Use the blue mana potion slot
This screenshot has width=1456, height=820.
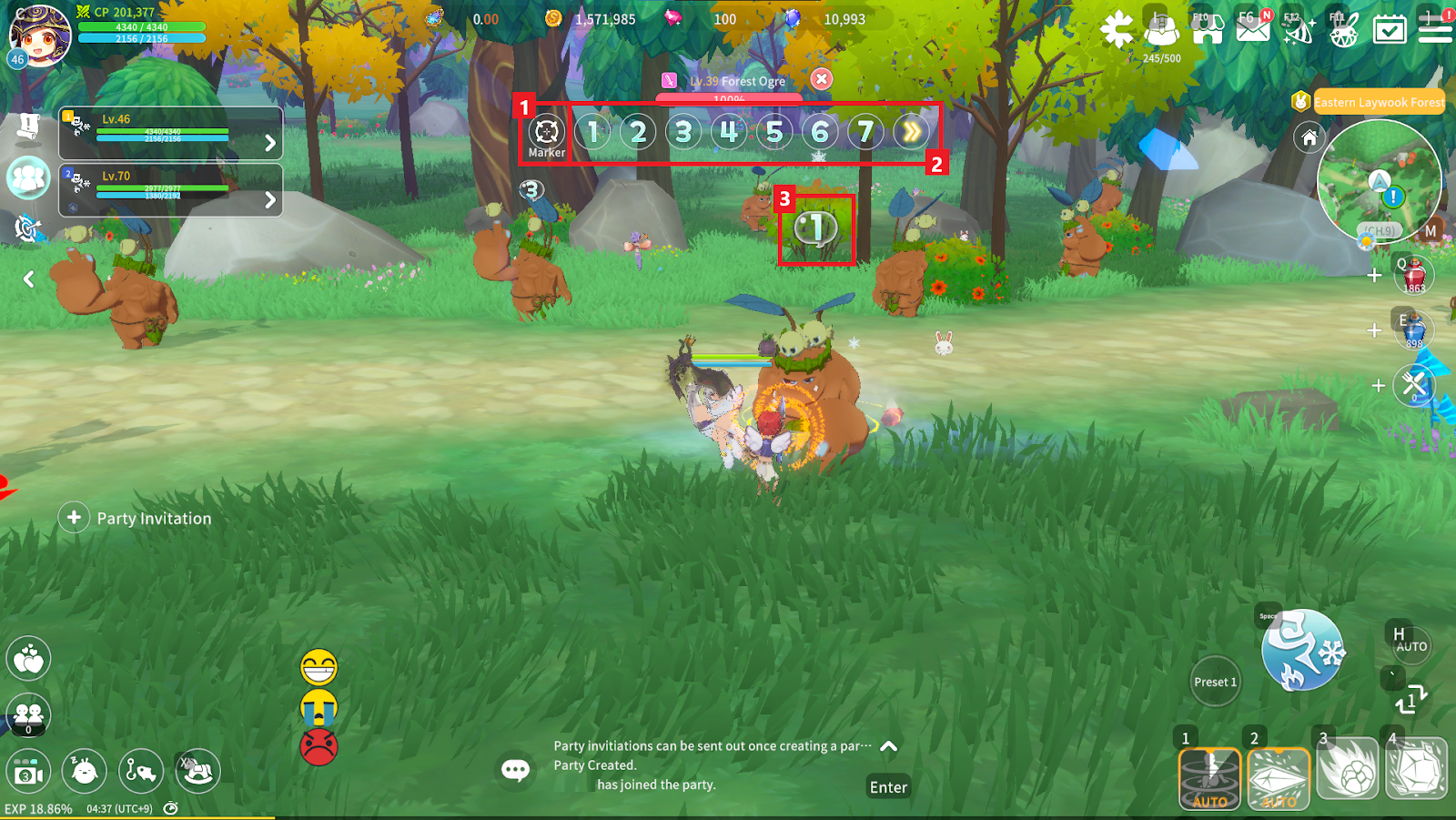[1414, 329]
